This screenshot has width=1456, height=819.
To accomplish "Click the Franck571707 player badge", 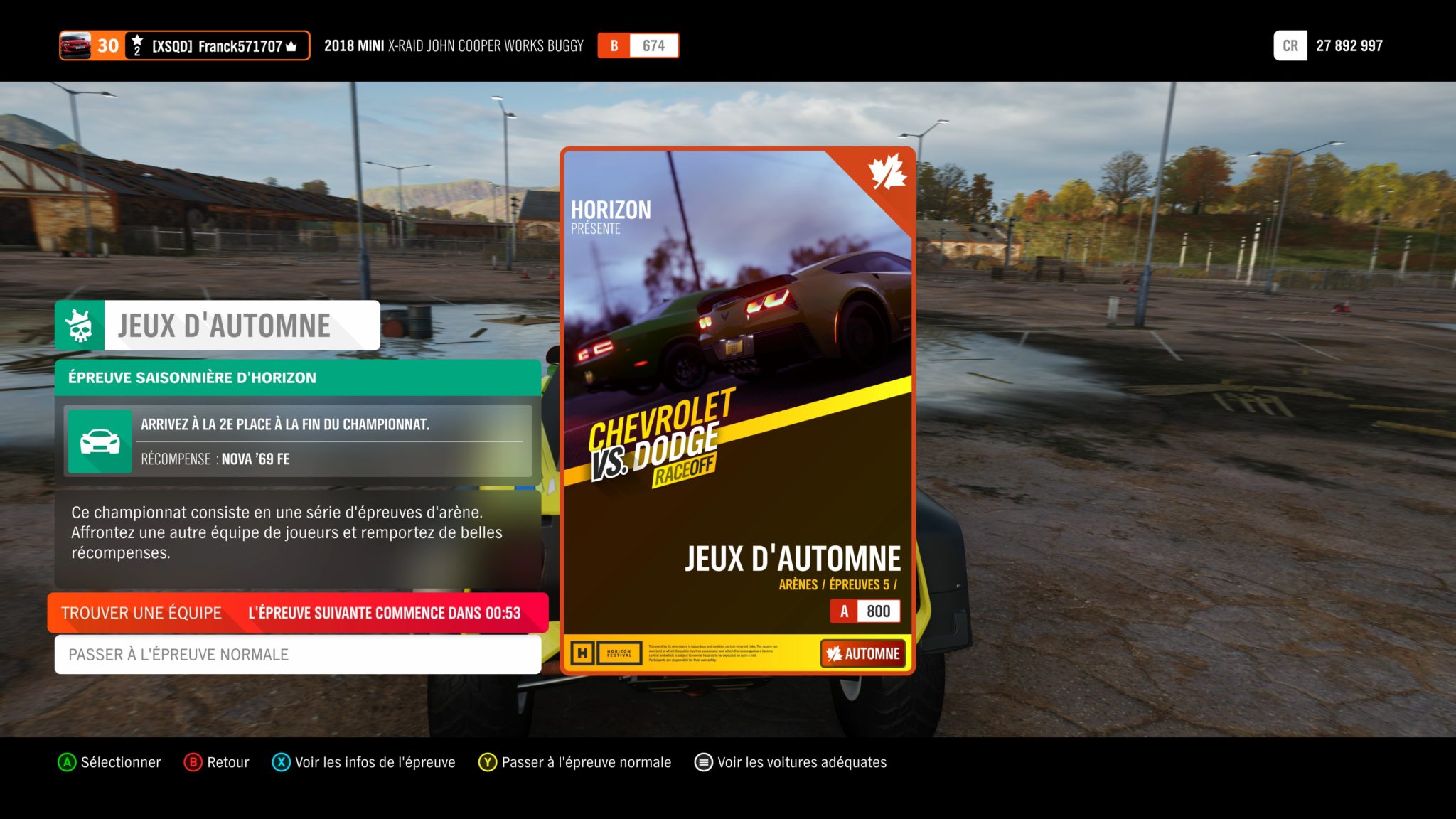I will point(185,46).
